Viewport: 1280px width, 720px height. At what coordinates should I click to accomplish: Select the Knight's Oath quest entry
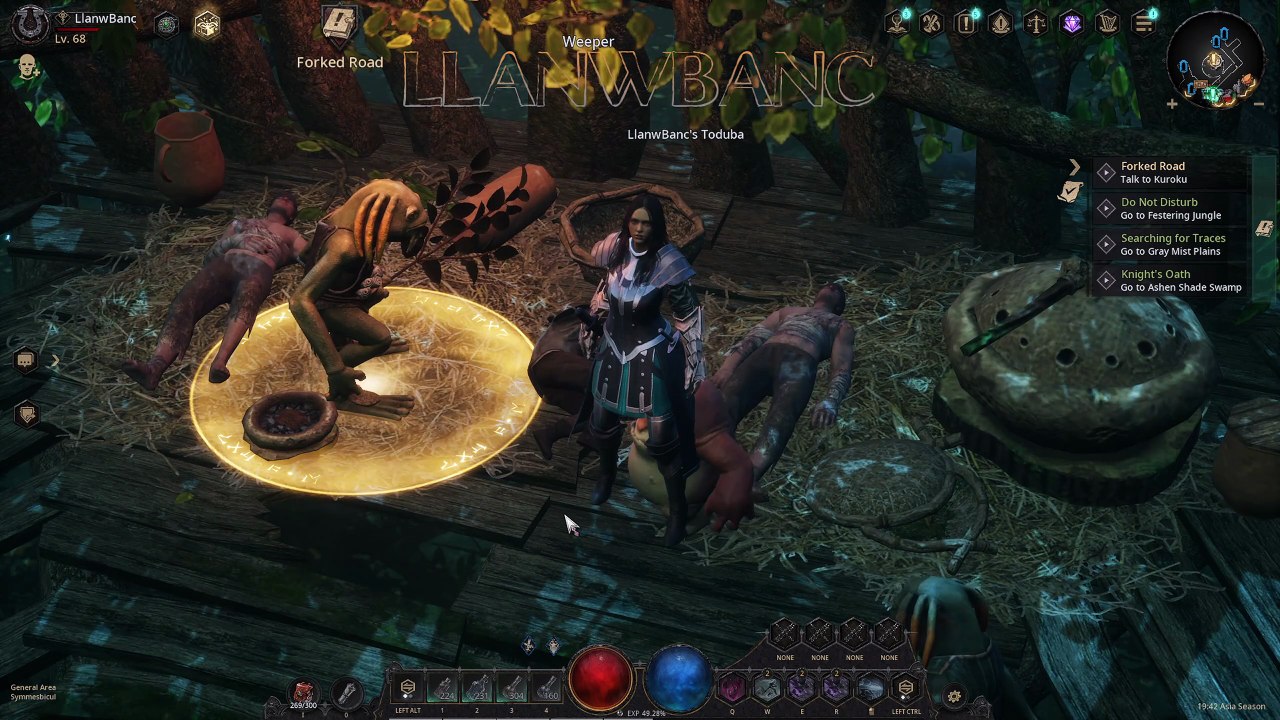1155,280
